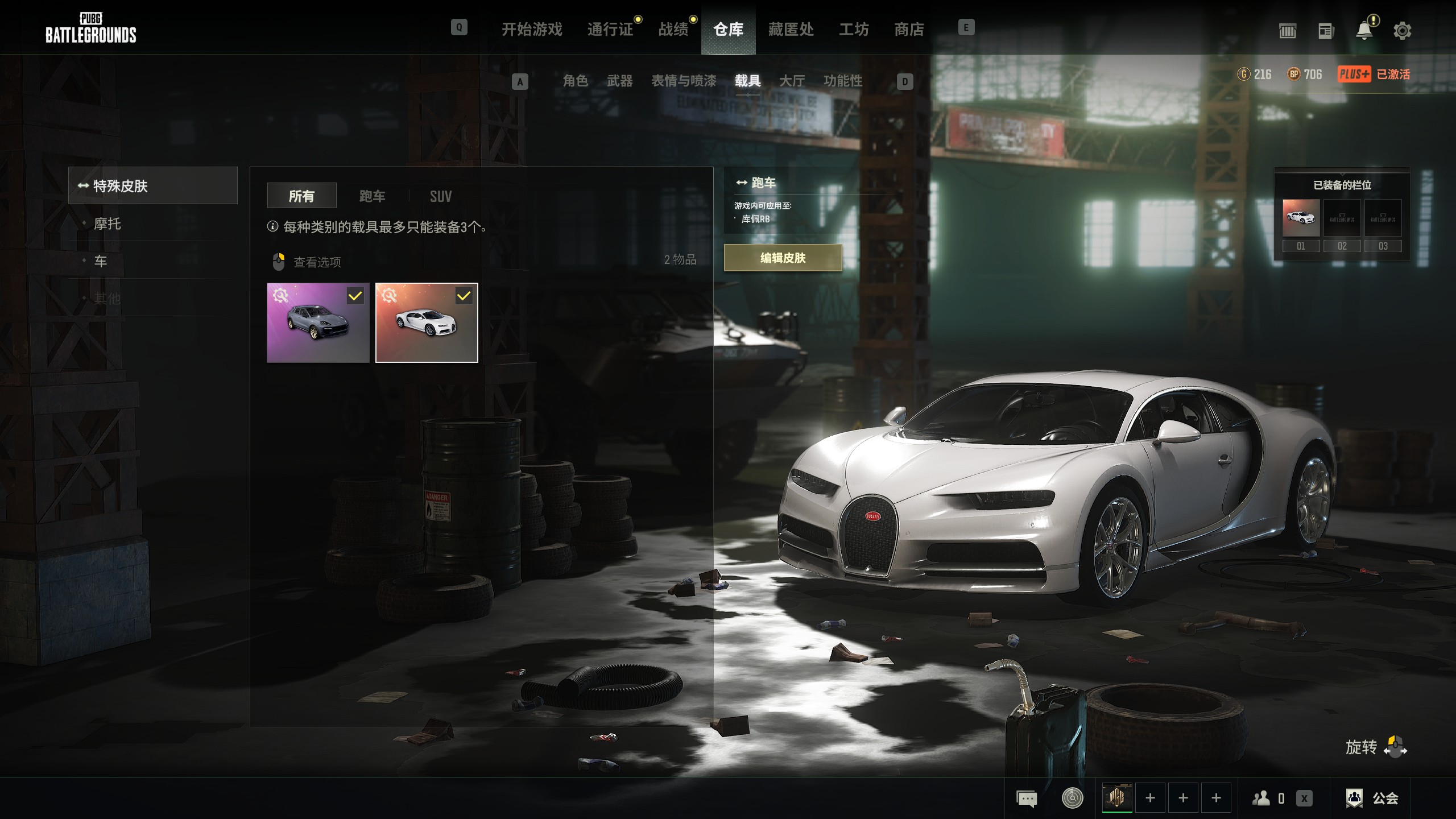Filter vehicle skins by SUV
Viewport: 1456px width, 819px height.
(440, 196)
